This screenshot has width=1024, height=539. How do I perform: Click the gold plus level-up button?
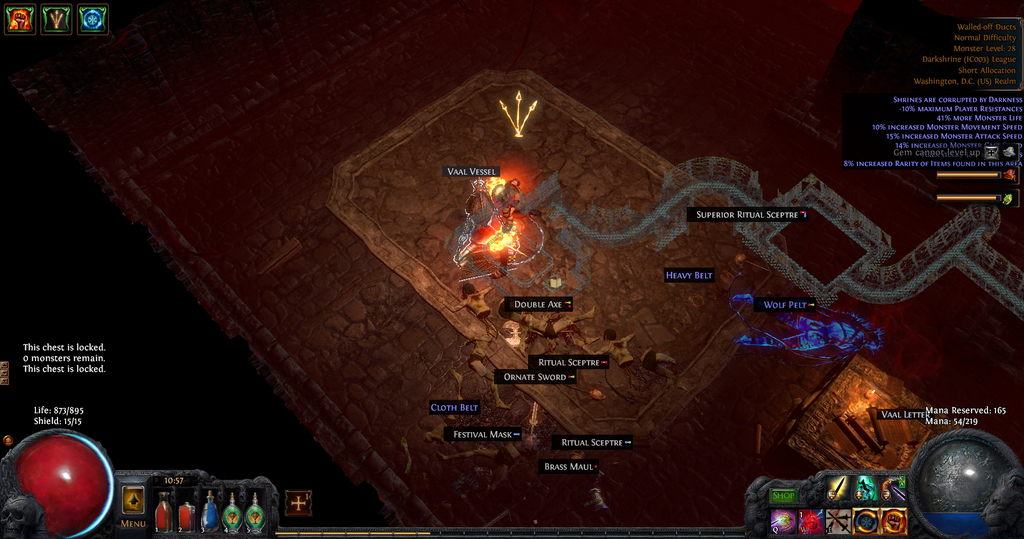click(298, 503)
